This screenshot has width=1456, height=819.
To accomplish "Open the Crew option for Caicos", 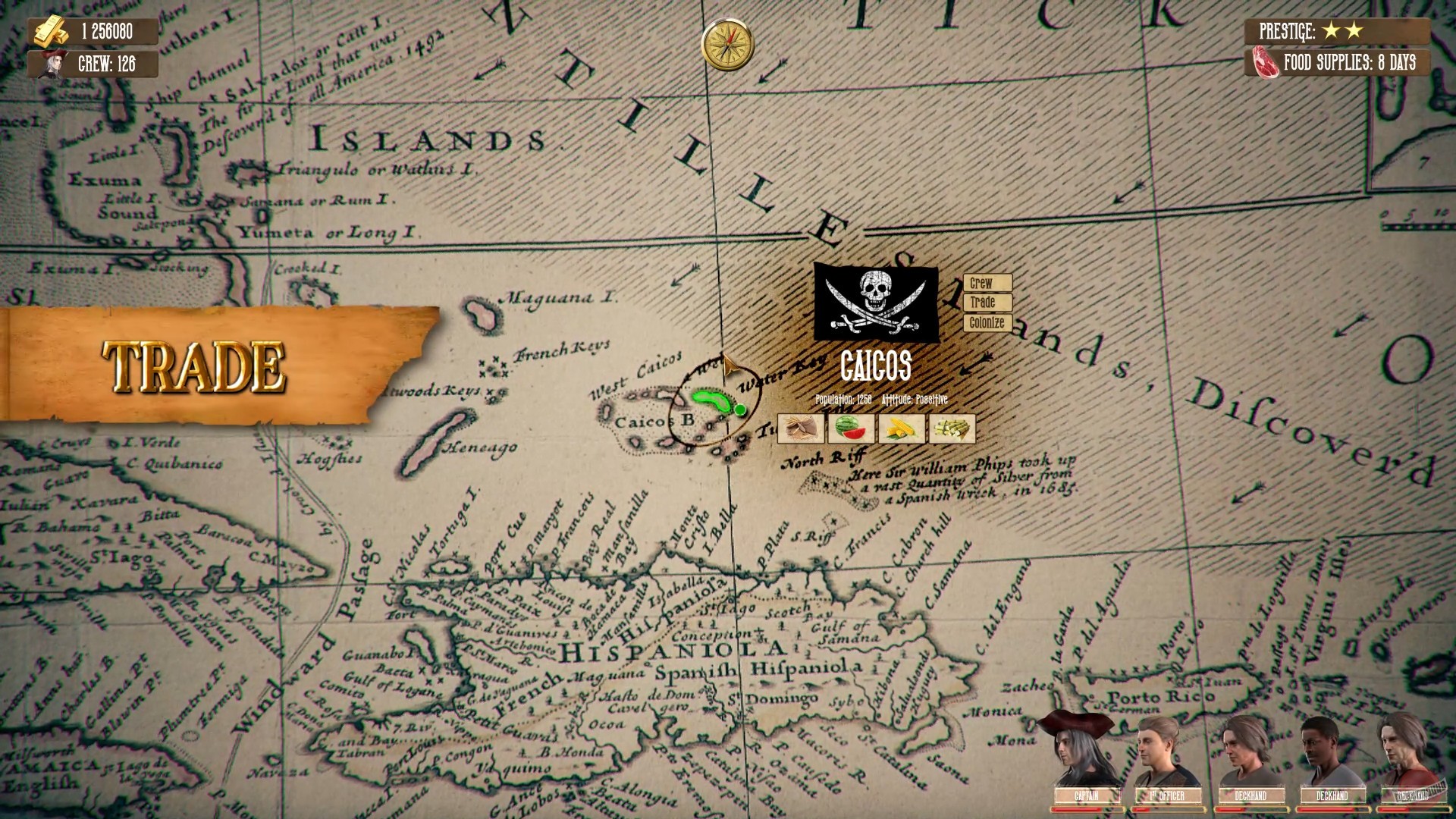I will (x=987, y=284).
